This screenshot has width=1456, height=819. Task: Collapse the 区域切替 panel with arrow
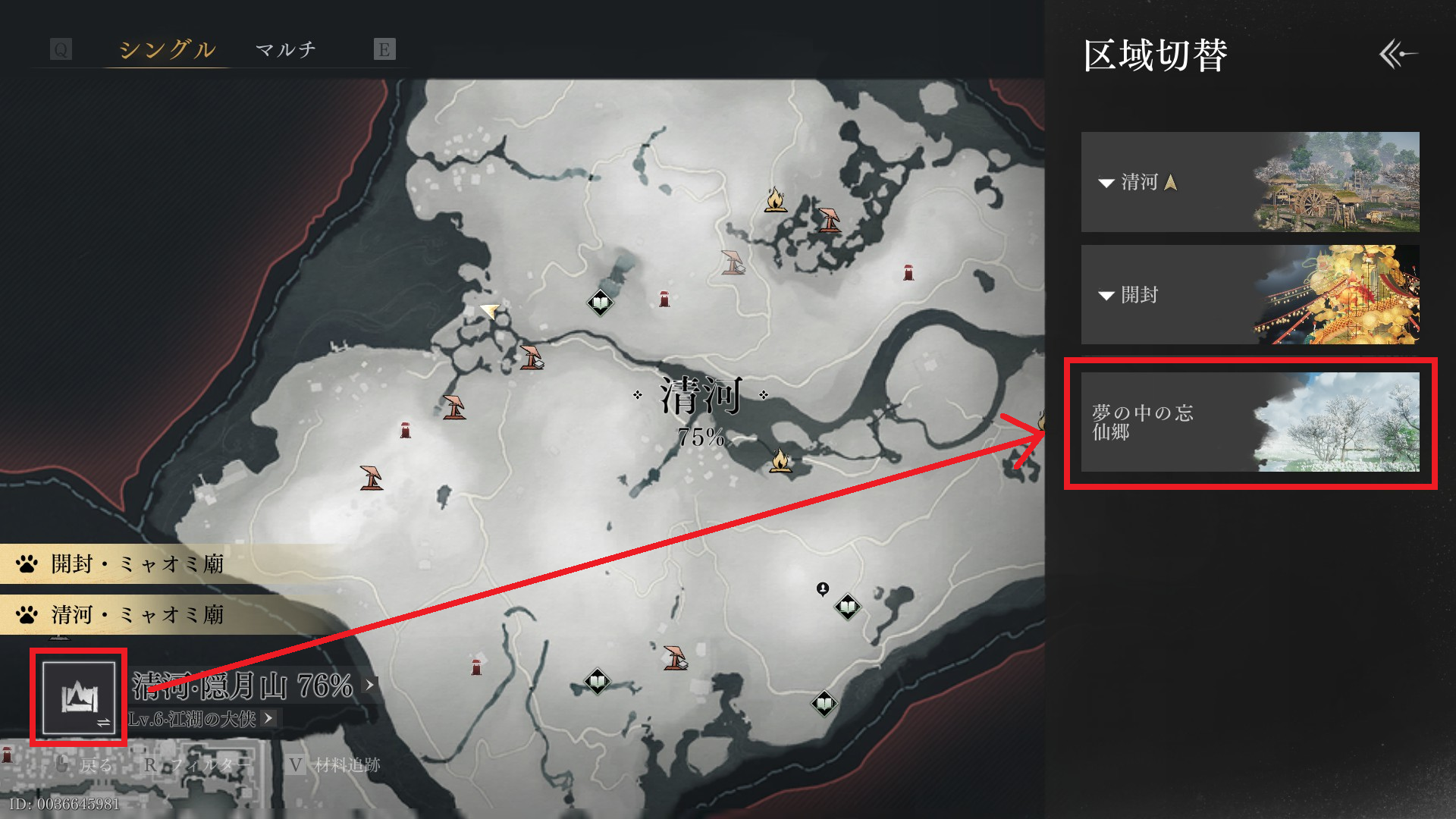click(1398, 54)
